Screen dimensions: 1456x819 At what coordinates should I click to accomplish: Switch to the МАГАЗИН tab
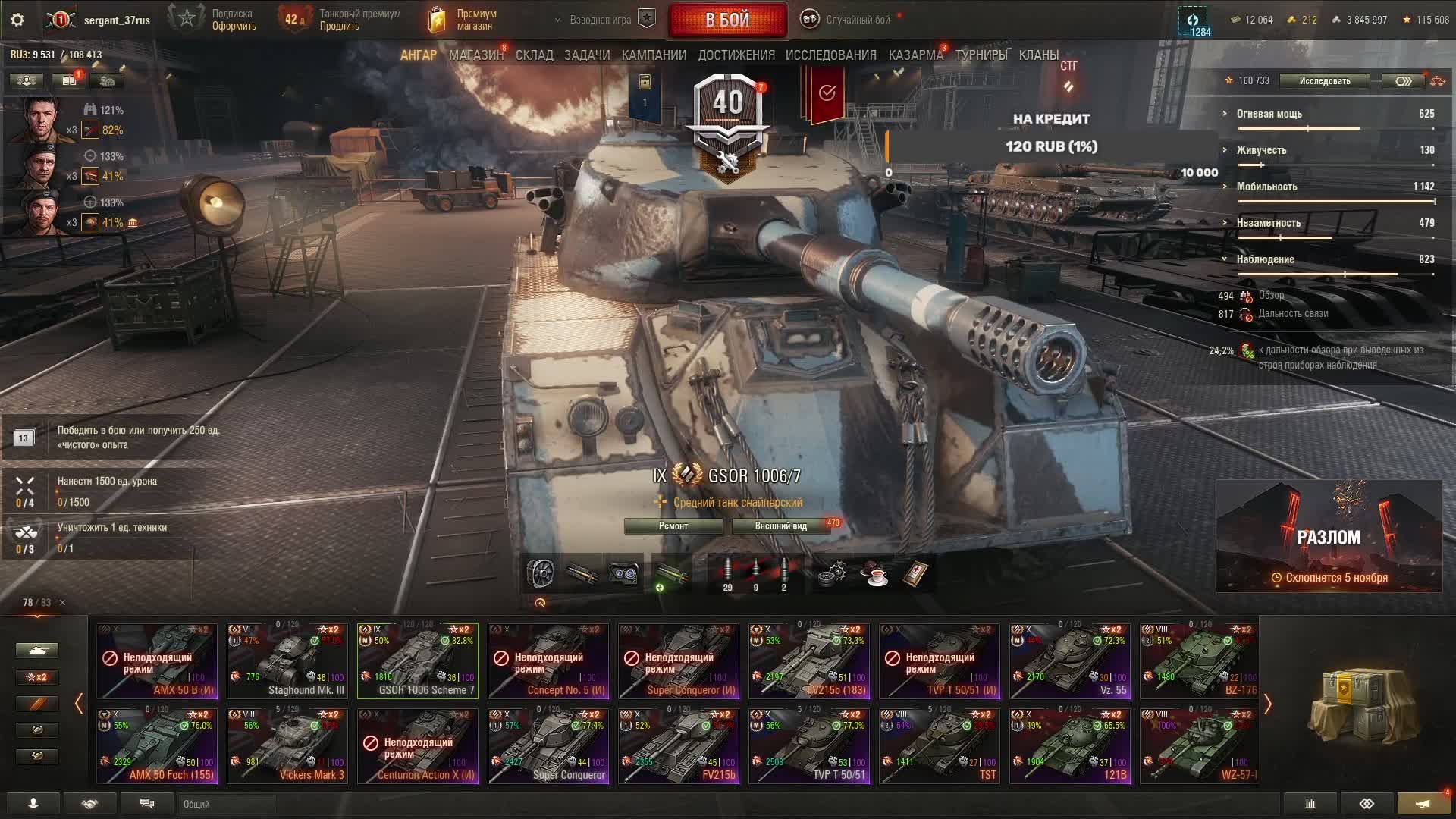475,55
